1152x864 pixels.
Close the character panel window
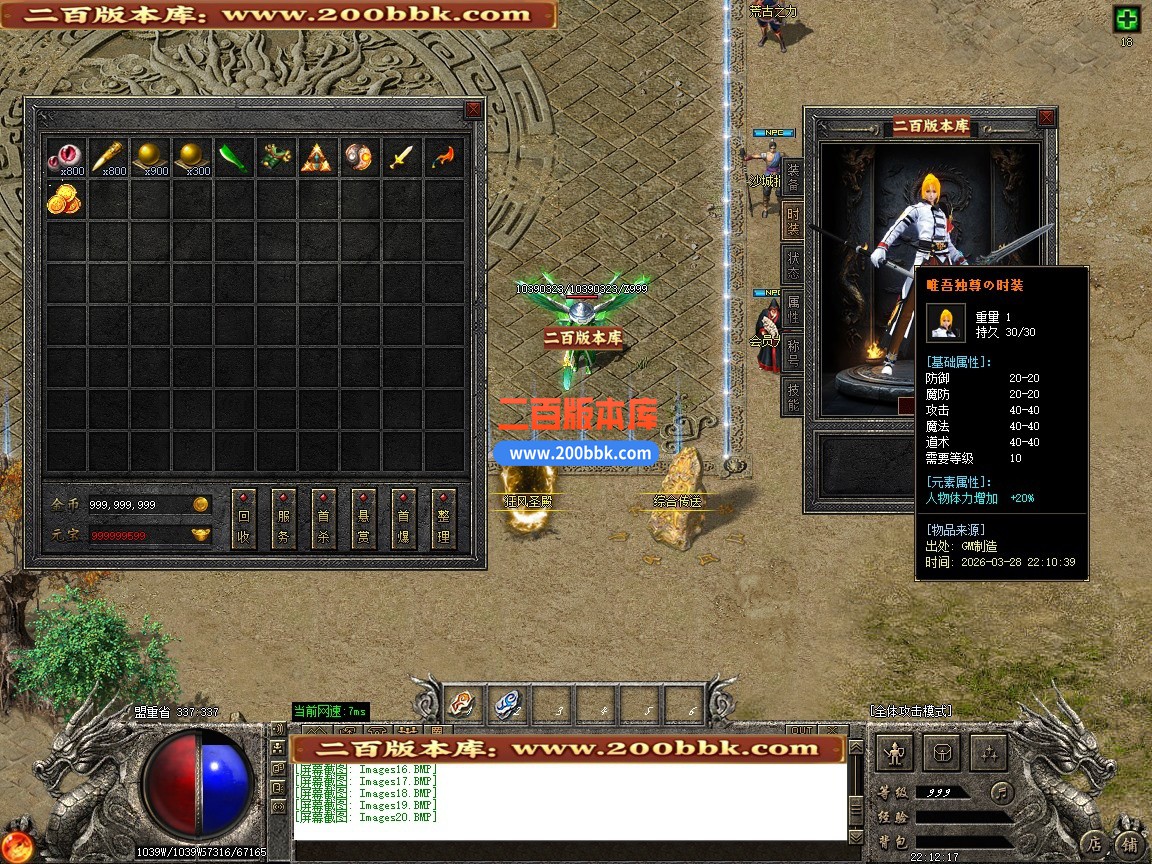1046,118
